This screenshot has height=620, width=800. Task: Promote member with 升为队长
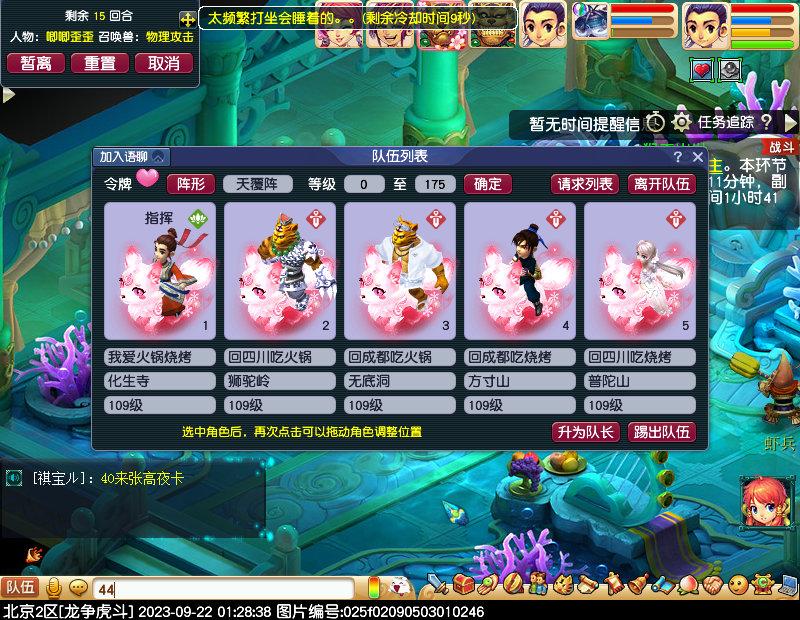[x=585, y=432]
